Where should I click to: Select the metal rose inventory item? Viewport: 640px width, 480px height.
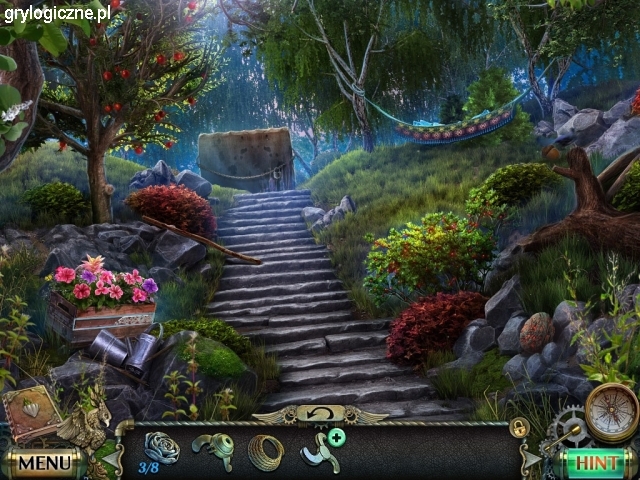tap(161, 447)
